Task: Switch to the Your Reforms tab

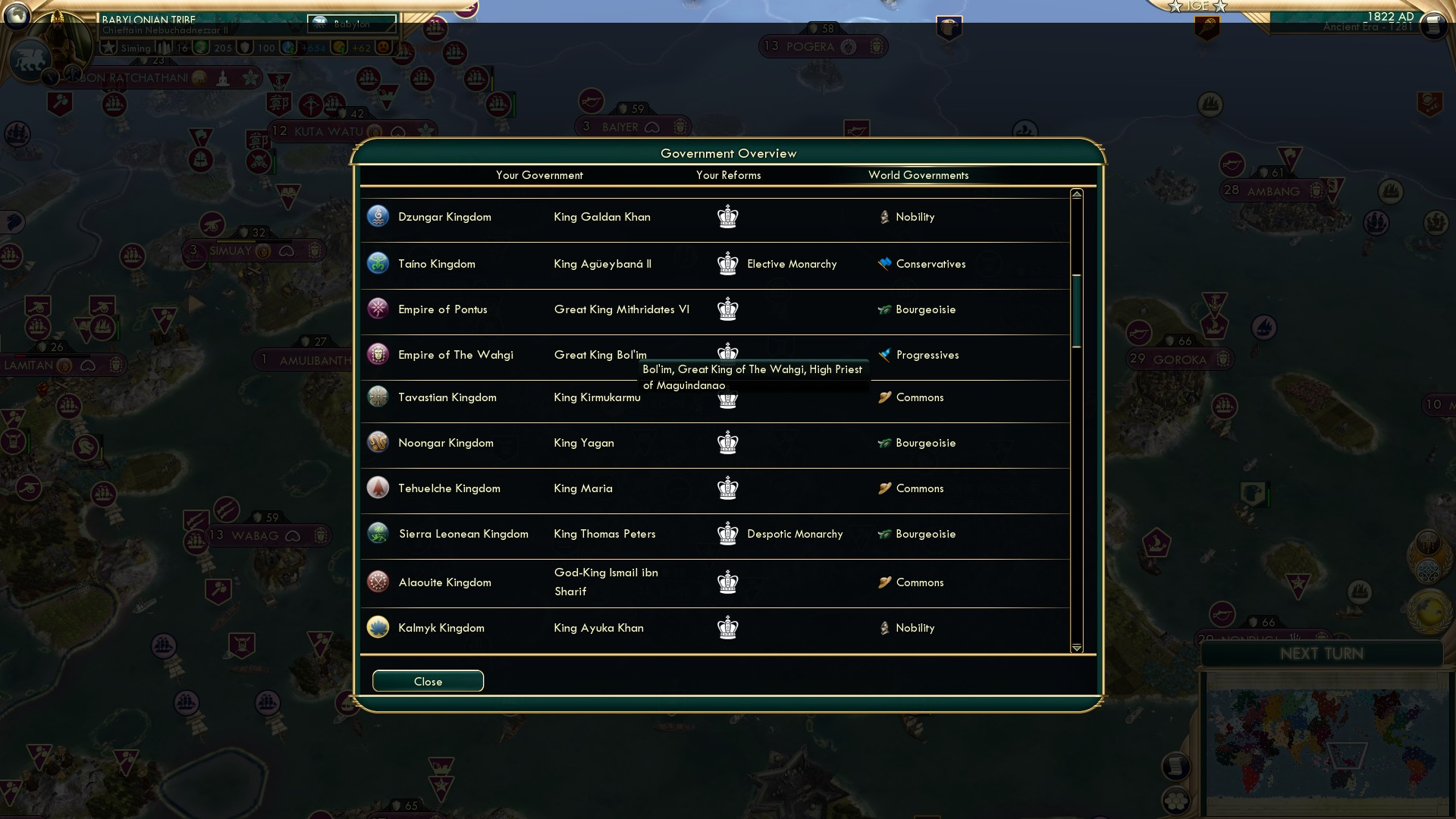Action: (728, 175)
